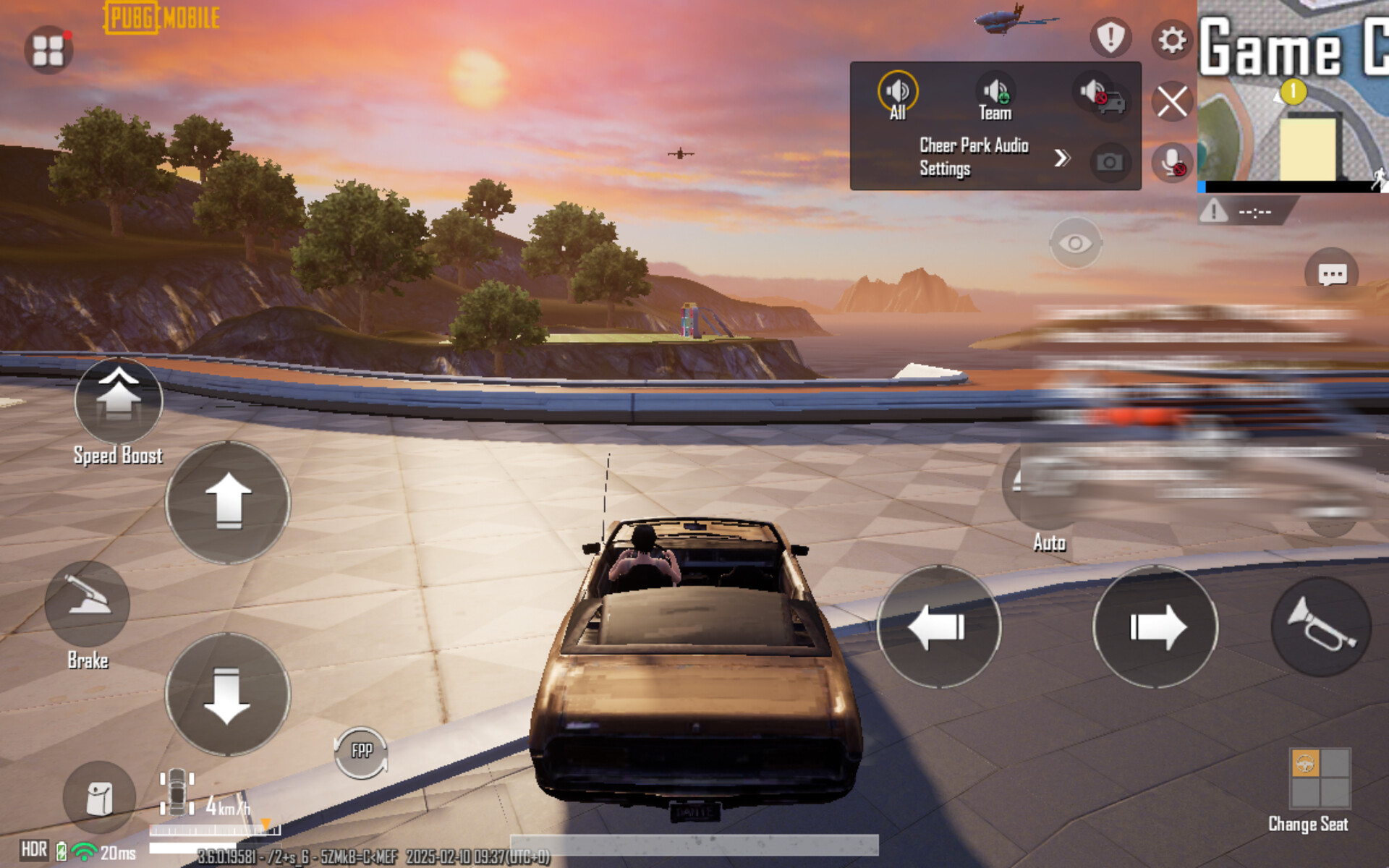Open Cheer Park Audio Settings
The height and width of the screenshot is (868, 1389).
pos(991,157)
